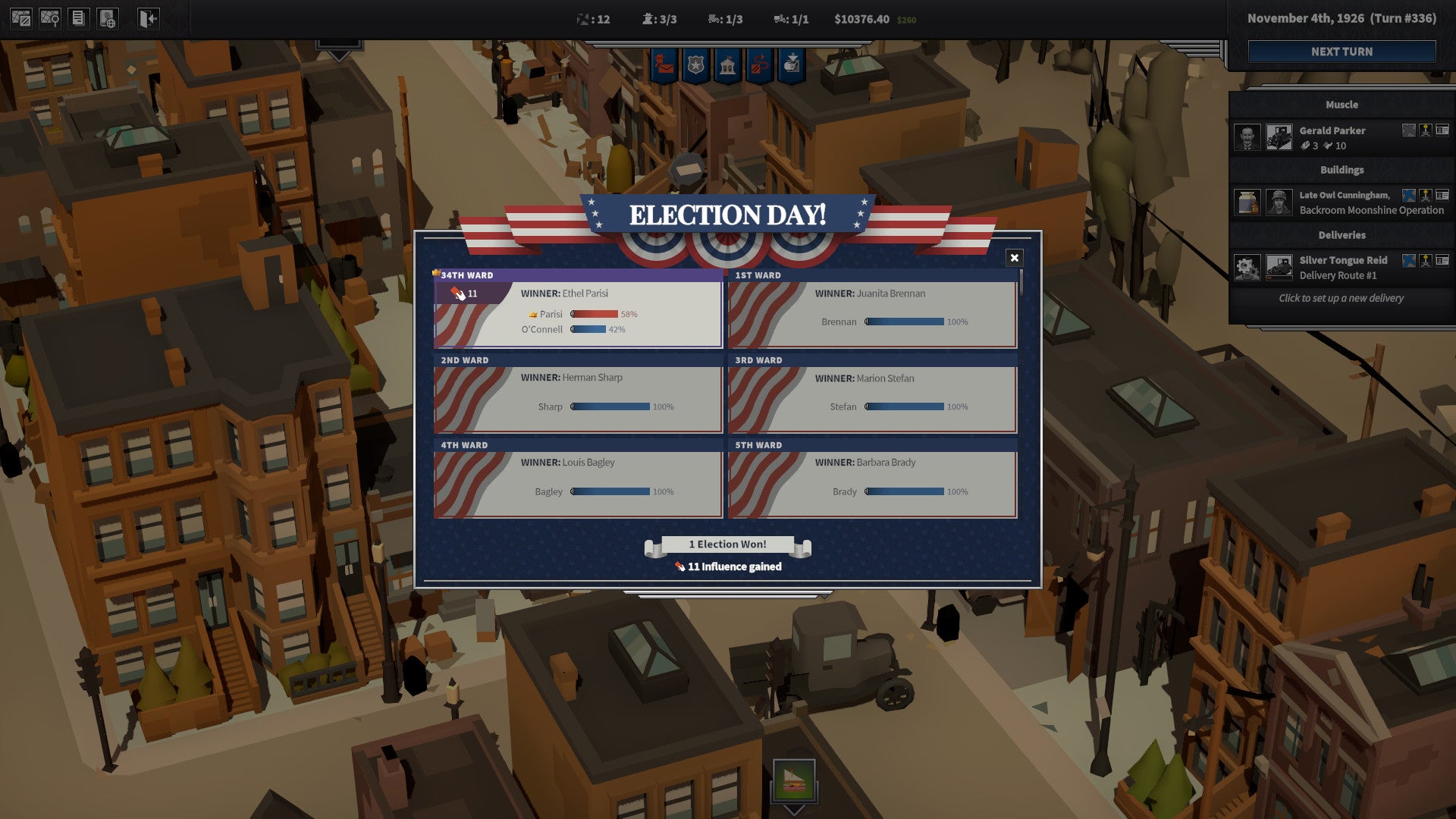Image resolution: width=1456 pixels, height=819 pixels.
Task: Open the voting ballot banner icon
Action: [x=793, y=64]
